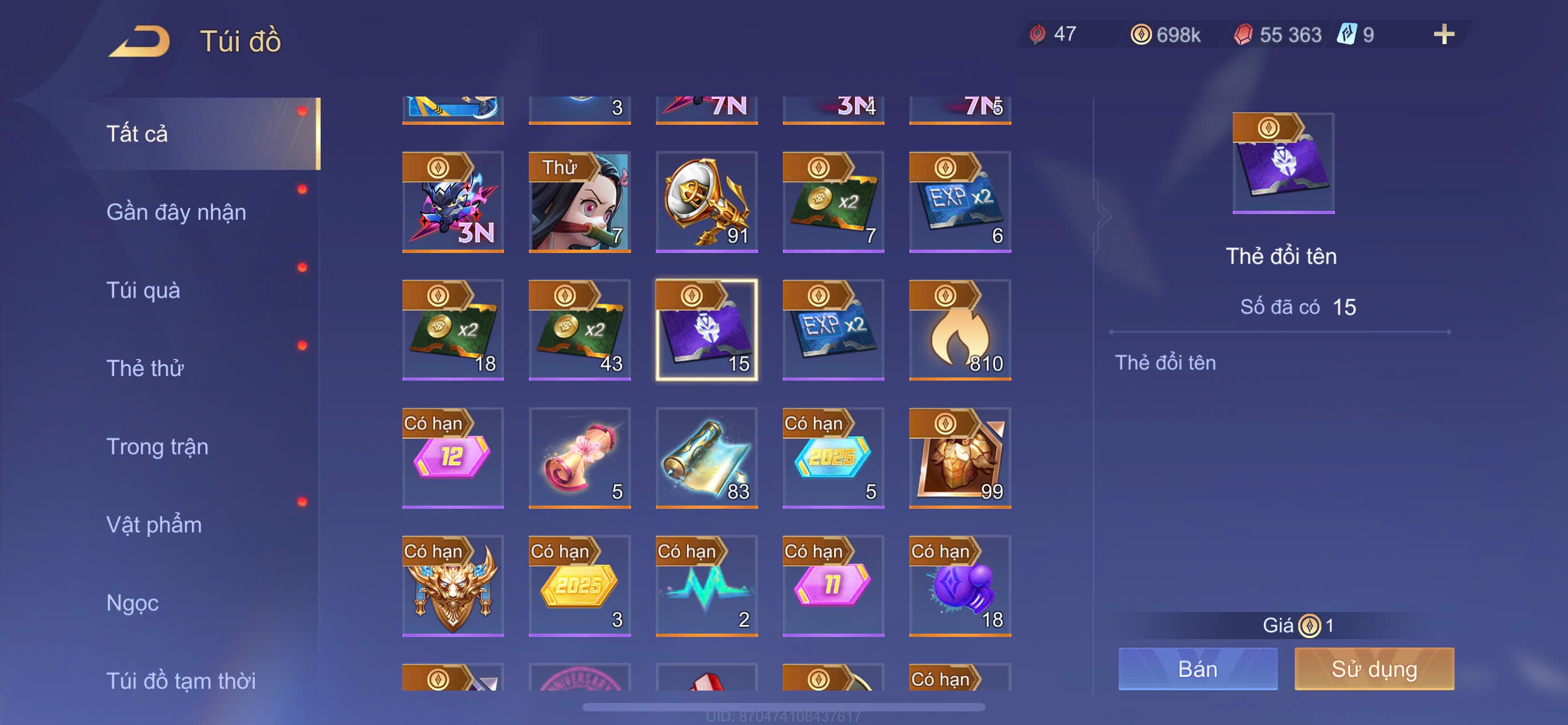Switch to Trong trận tab
This screenshot has width=1568, height=725.
coord(157,447)
